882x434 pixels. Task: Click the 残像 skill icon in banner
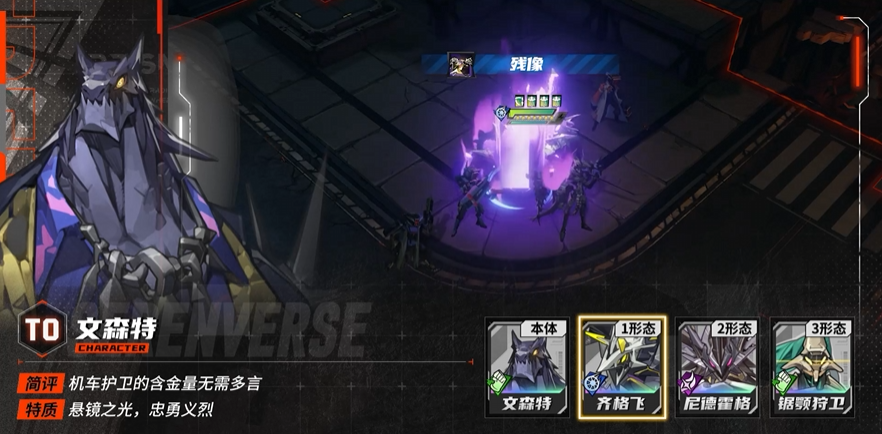(x=461, y=64)
